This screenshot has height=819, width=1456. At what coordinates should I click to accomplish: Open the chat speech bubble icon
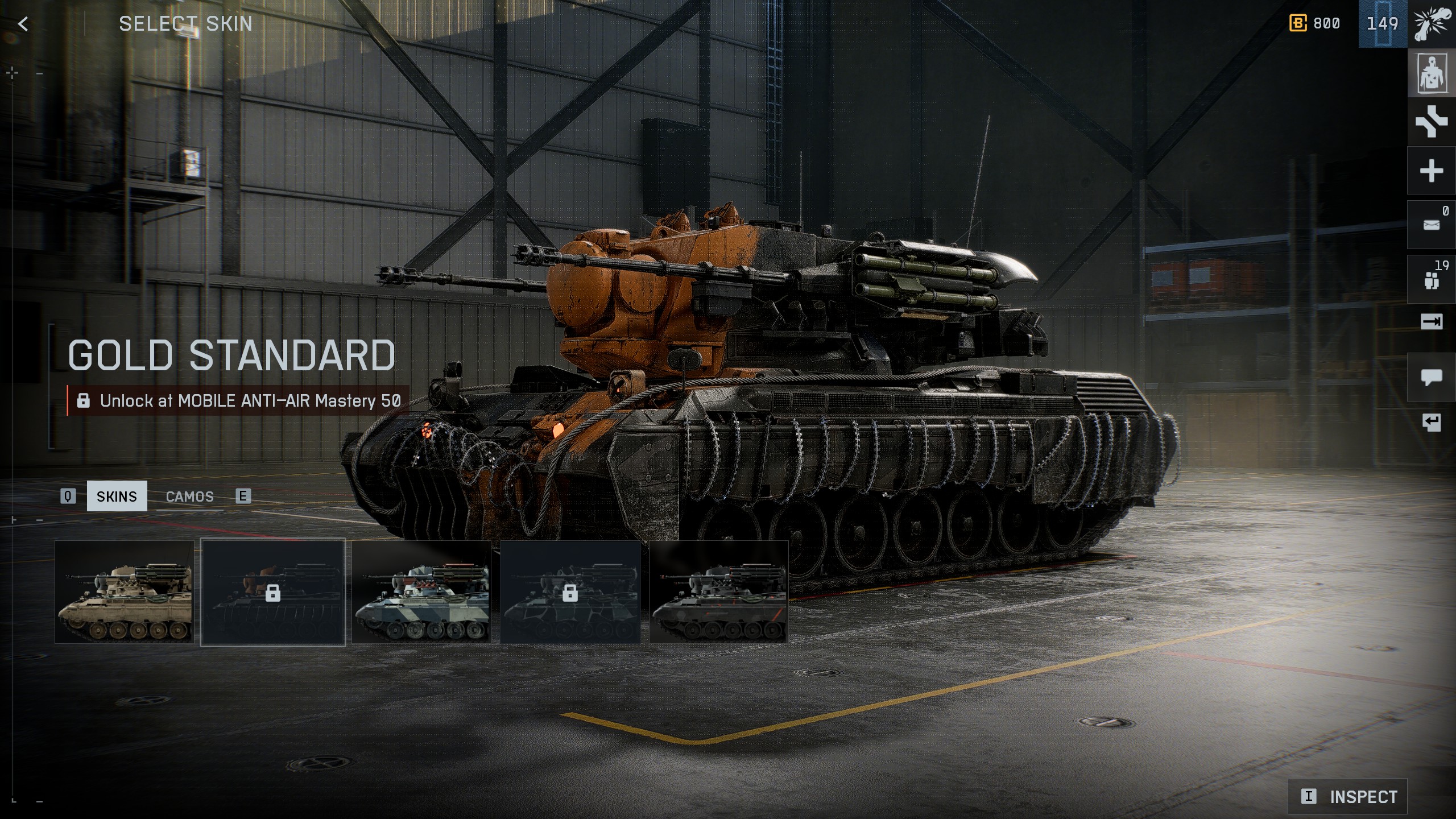click(1432, 377)
